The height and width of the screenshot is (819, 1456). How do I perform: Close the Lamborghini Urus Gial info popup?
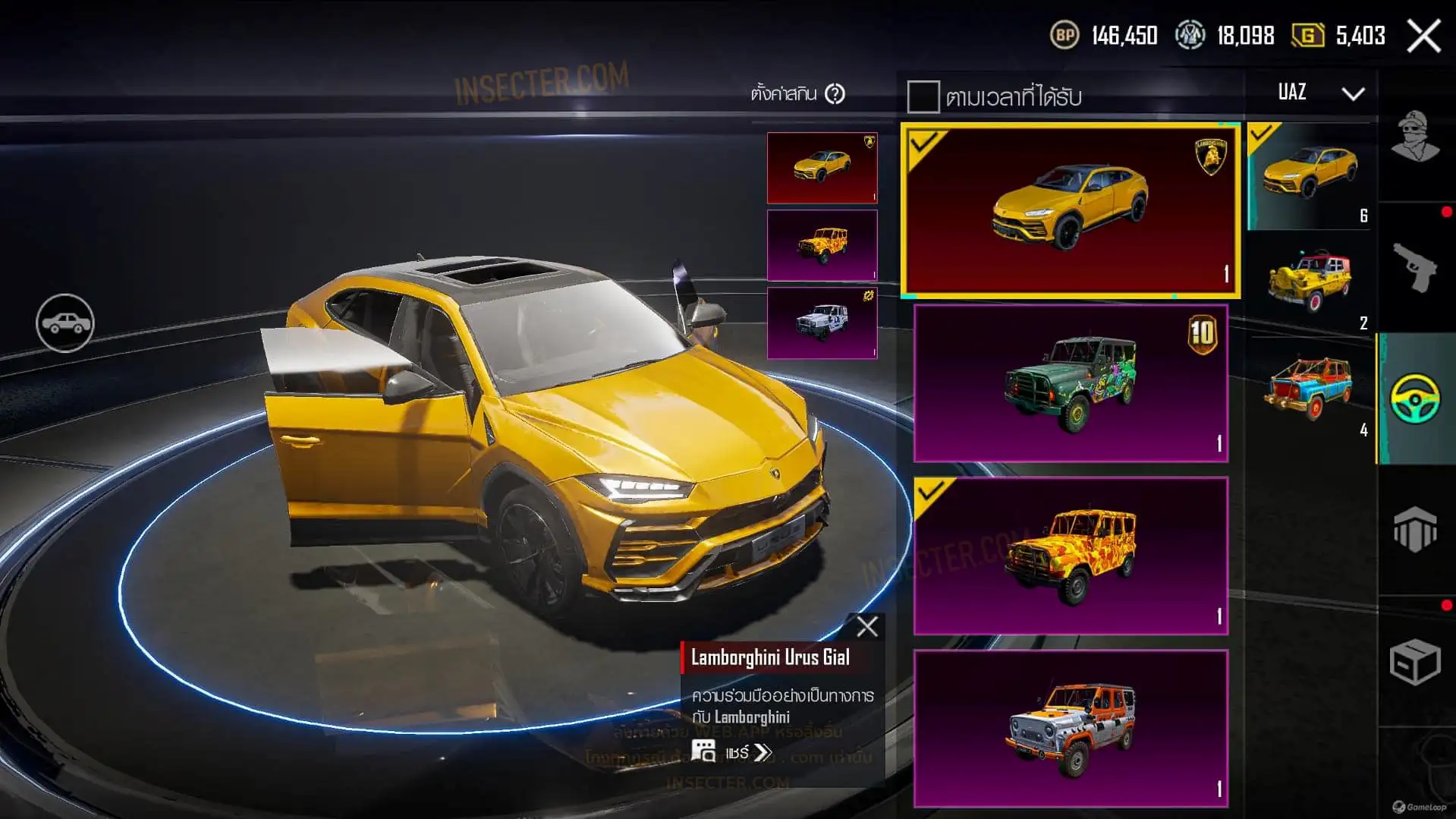tap(866, 627)
